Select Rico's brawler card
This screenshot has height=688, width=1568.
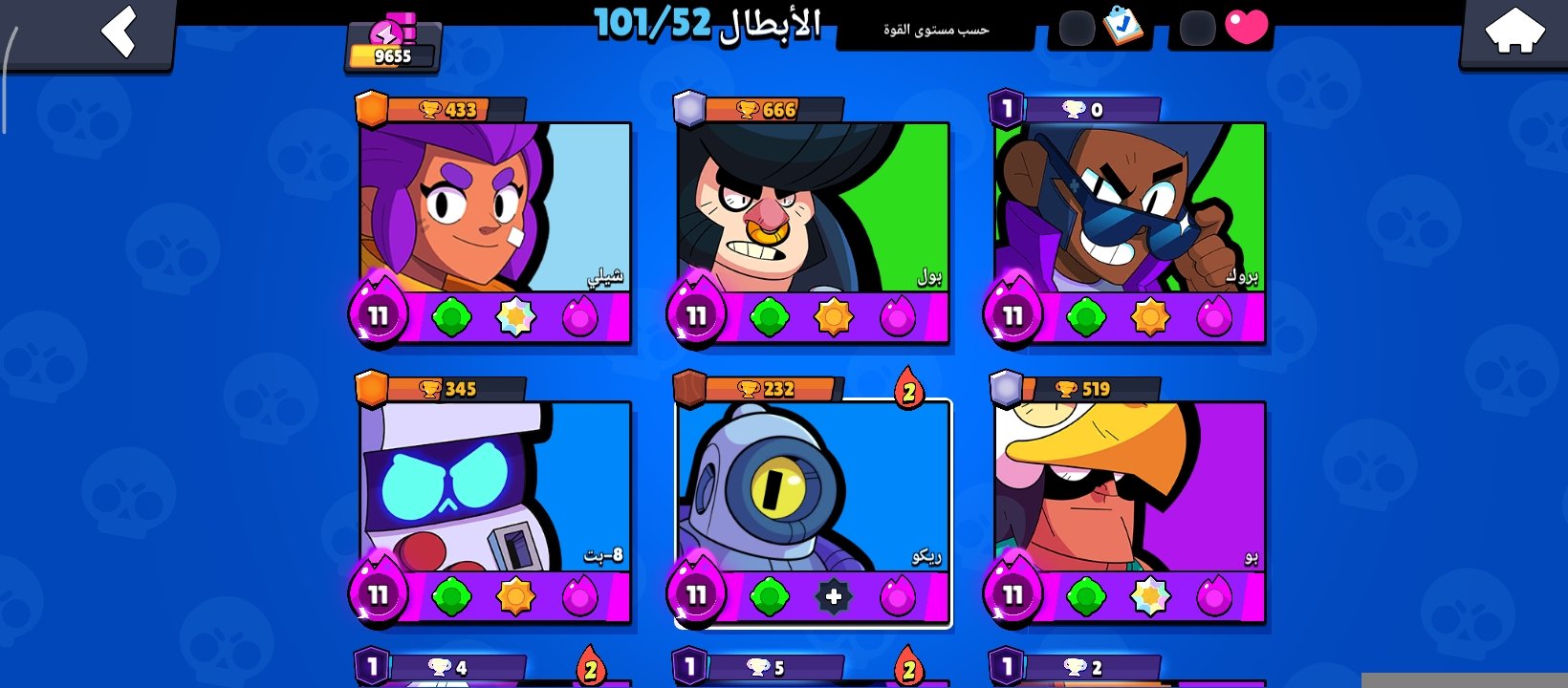(x=815, y=487)
